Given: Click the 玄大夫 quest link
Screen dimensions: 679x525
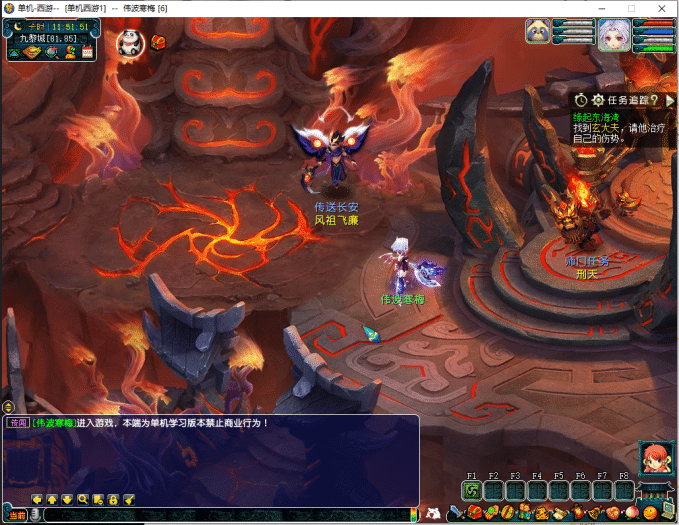Looking at the screenshot, I should pyautogui.click(x=607, y=127).
